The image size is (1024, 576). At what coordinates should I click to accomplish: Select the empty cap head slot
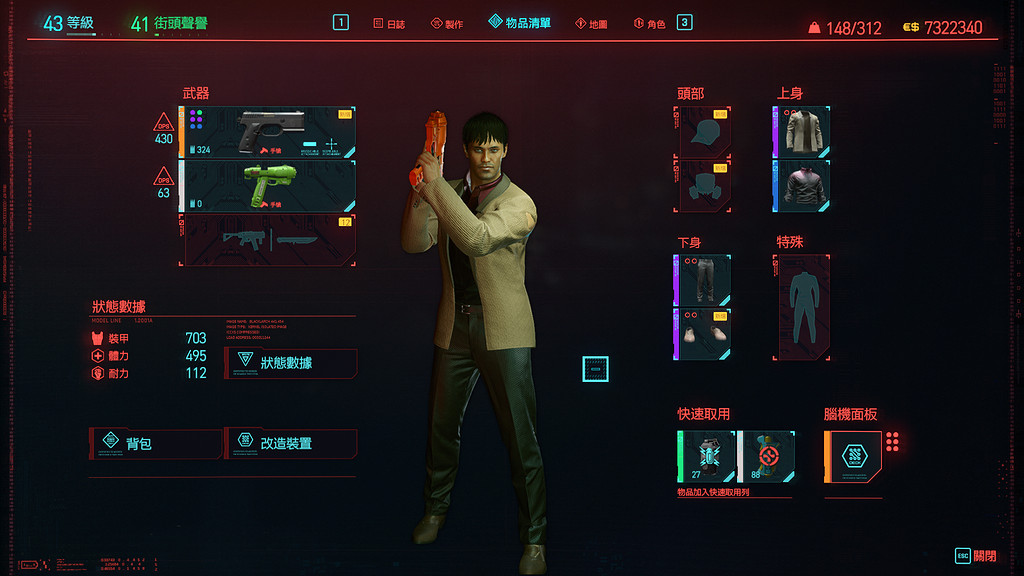tap(704, 133)
